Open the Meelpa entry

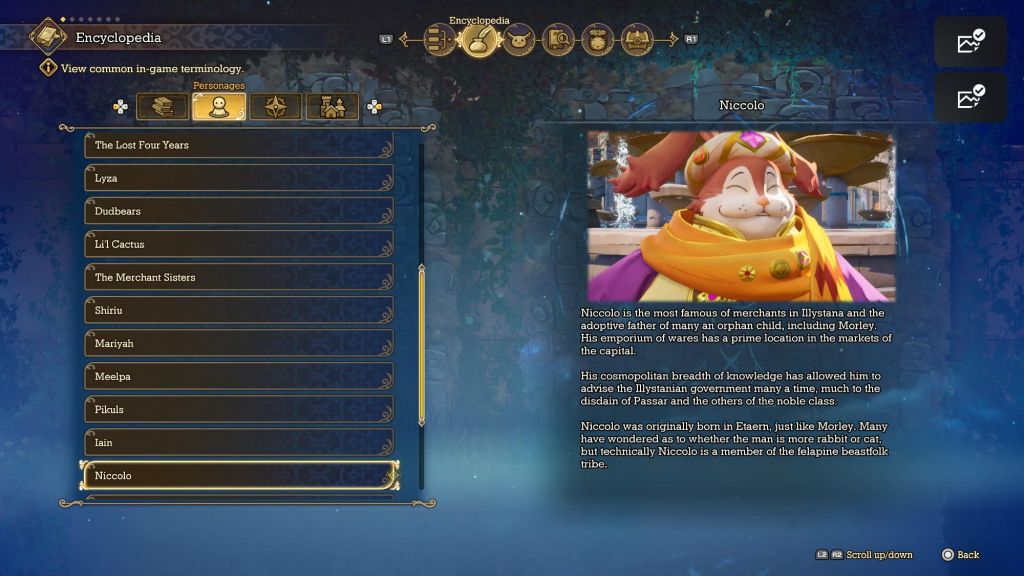click(x=238, y=376)
